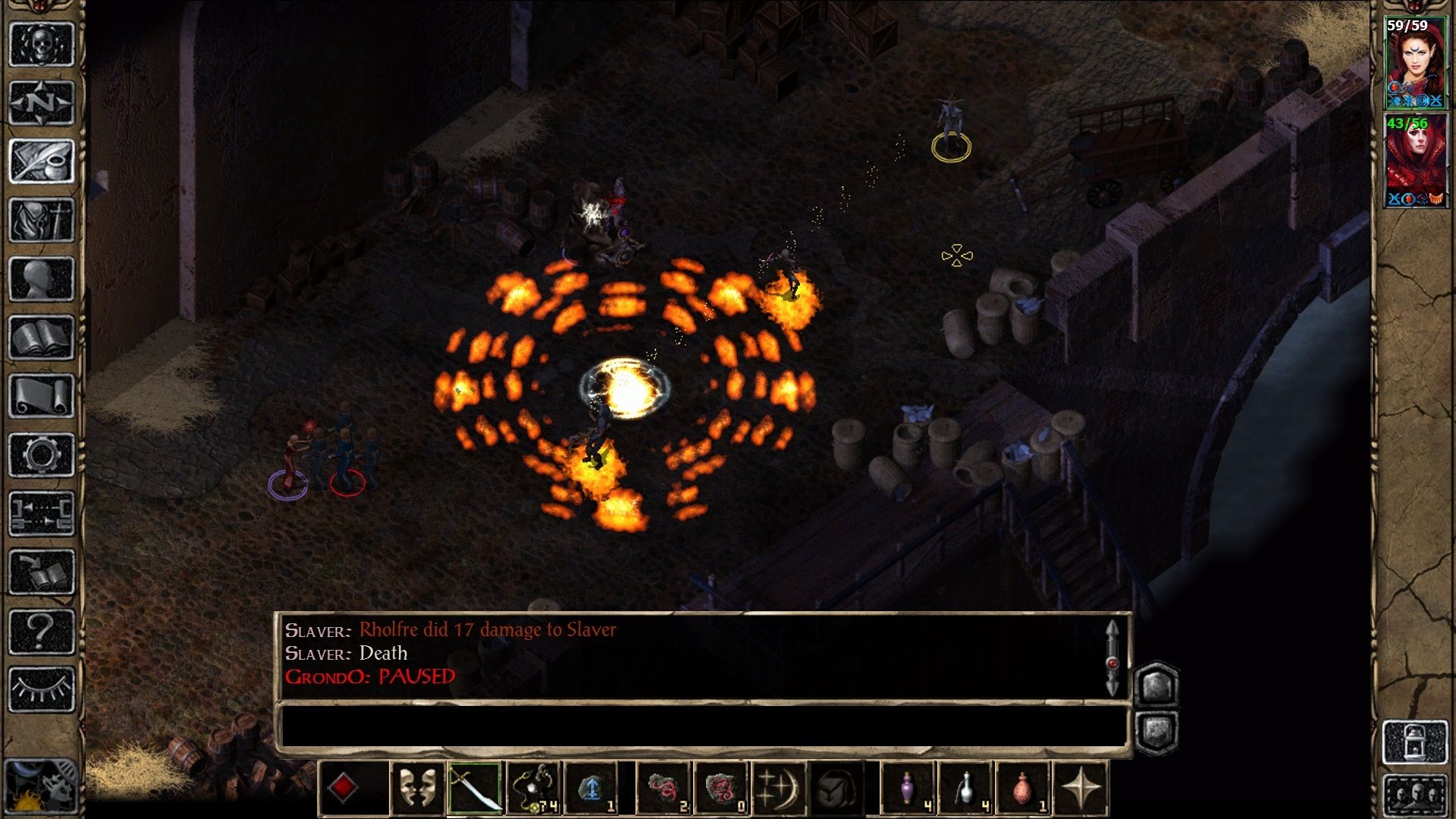Open the inventory screen button
Viewport: 1456px width, 819px height.
pyautogui.click(x=42, y=220)
